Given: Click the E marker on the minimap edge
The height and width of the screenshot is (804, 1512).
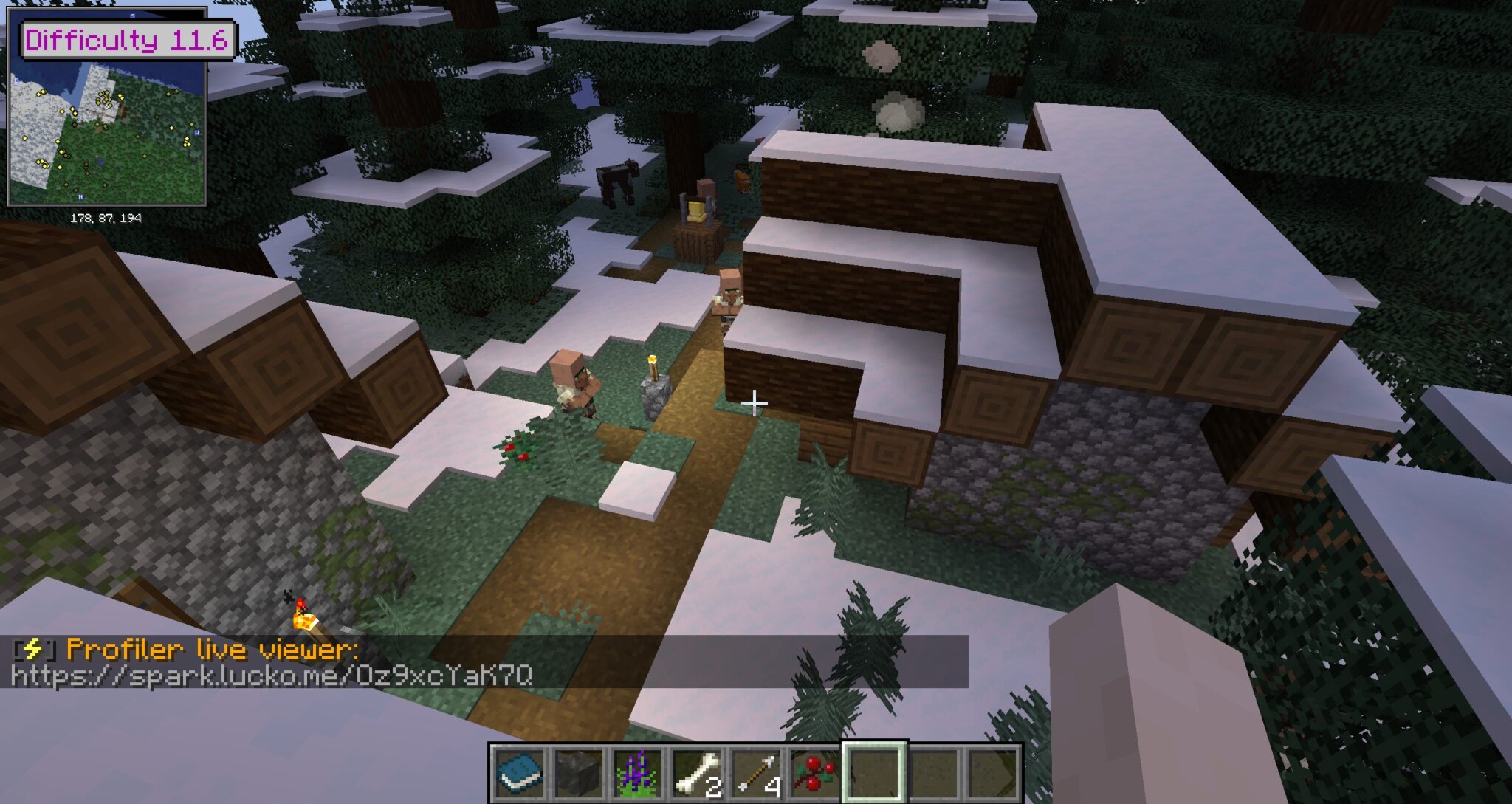Looking at the screenshot, I should 16,80.
